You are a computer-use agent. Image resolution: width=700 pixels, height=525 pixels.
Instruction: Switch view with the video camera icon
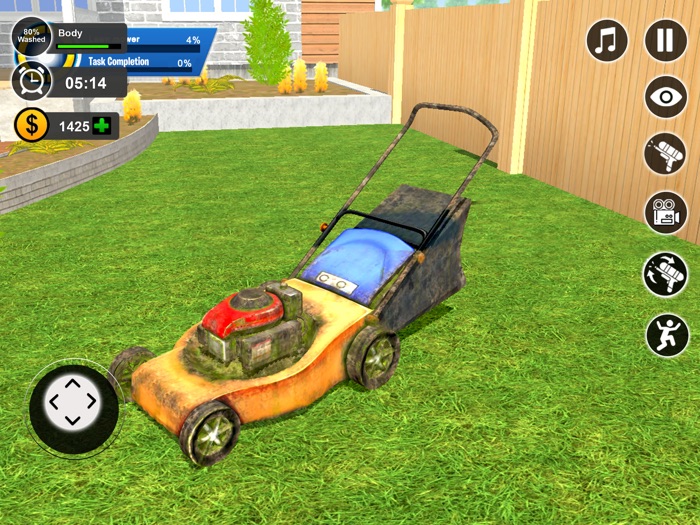(x=665, y=212)
